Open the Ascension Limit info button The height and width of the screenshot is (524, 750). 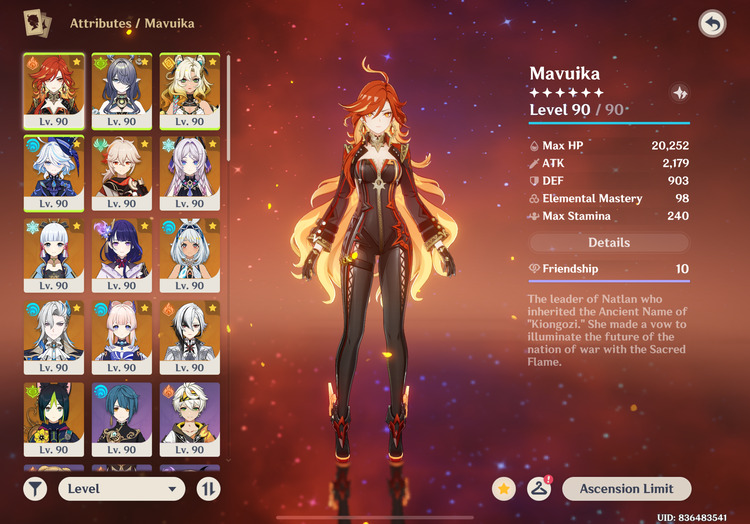point(625,489)
